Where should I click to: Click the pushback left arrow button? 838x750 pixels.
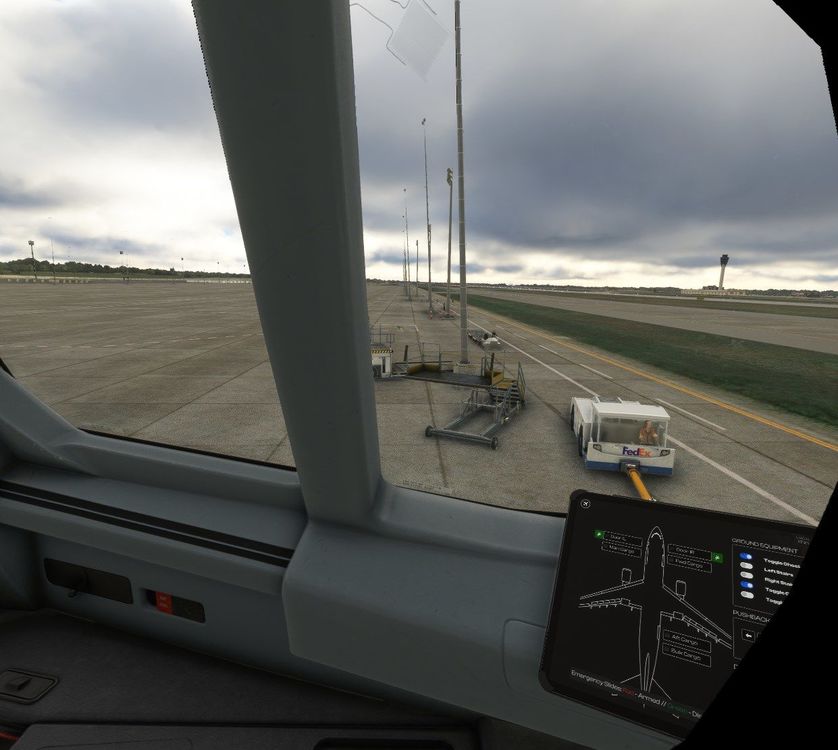click(748, 635)
